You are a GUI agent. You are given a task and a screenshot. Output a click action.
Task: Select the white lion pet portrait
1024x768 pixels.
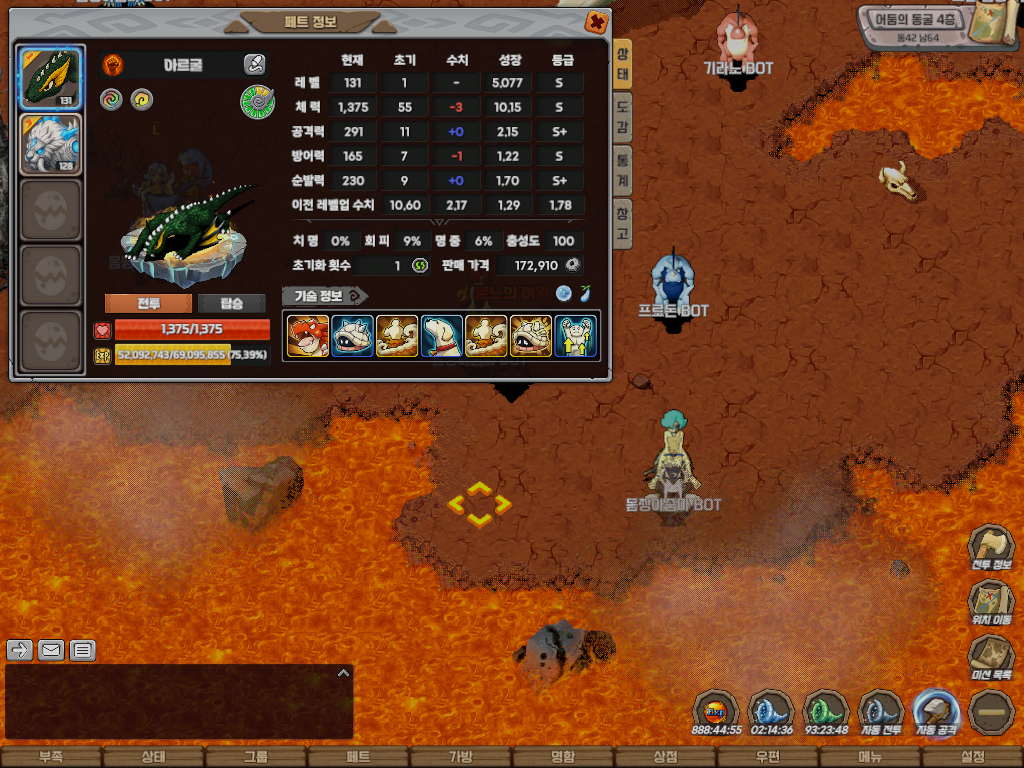point(50,144)
